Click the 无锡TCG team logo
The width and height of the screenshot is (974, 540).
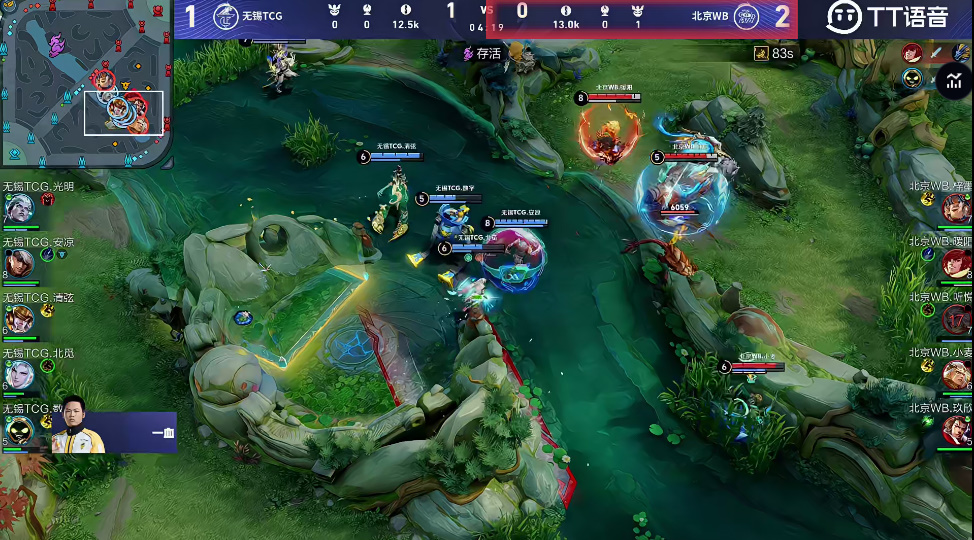[225, 17]
